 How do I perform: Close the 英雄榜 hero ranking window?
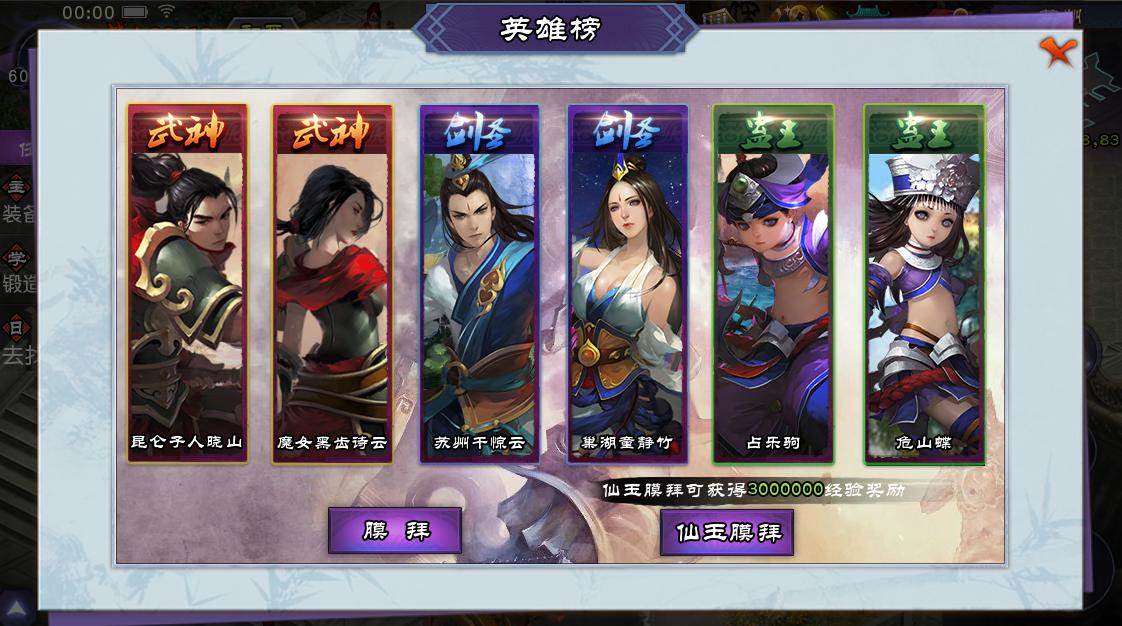[x=1055, y=51]
